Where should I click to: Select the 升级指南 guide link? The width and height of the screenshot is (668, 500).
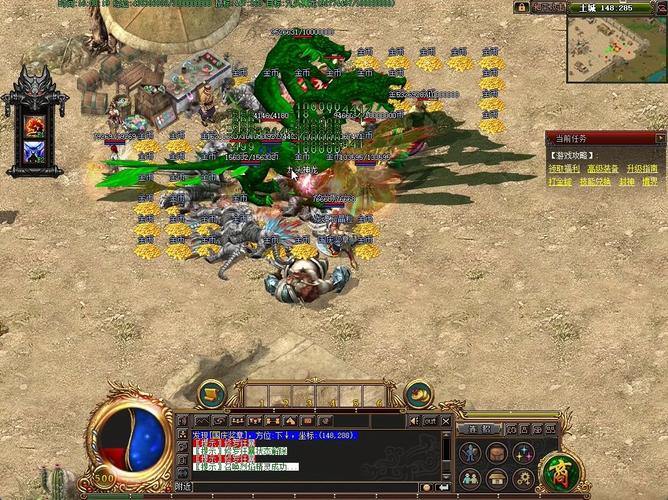point(642,169)
